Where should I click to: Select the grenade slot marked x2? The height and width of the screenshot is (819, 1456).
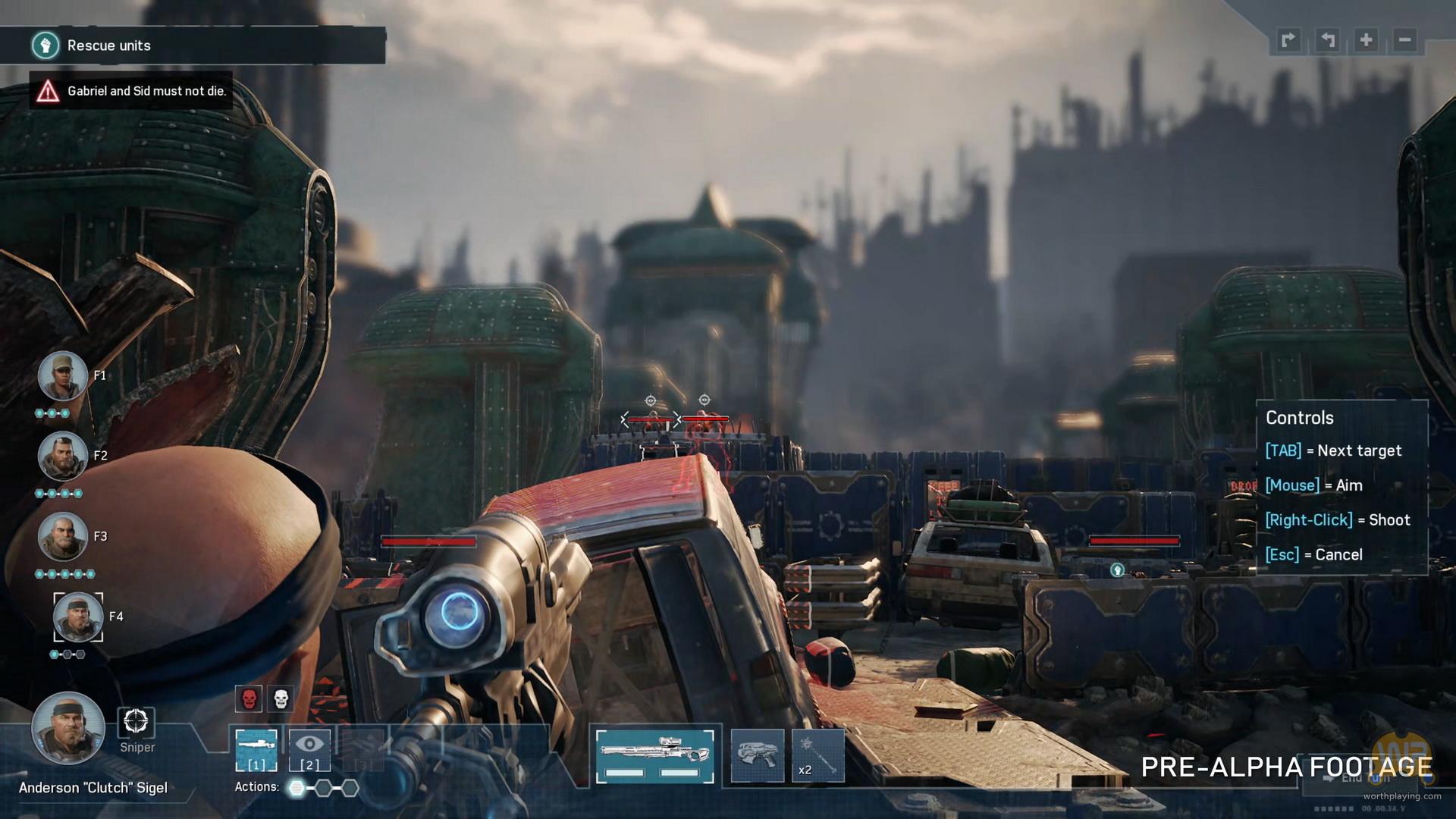[818, 756]
